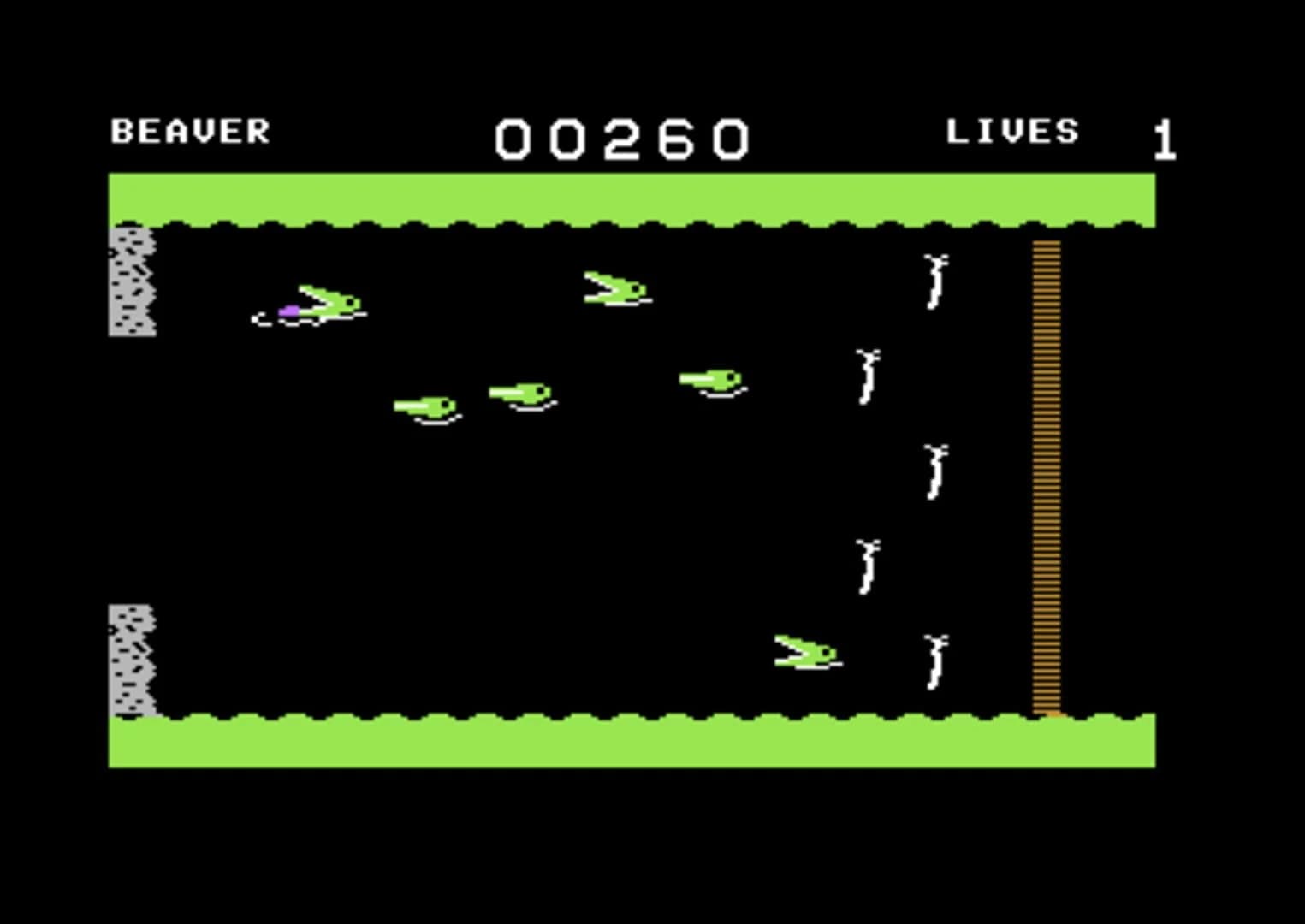The height and width of the screenshot is (924, 1305).
Task: Select the BEAVER title text
Action: coord(190,130)
